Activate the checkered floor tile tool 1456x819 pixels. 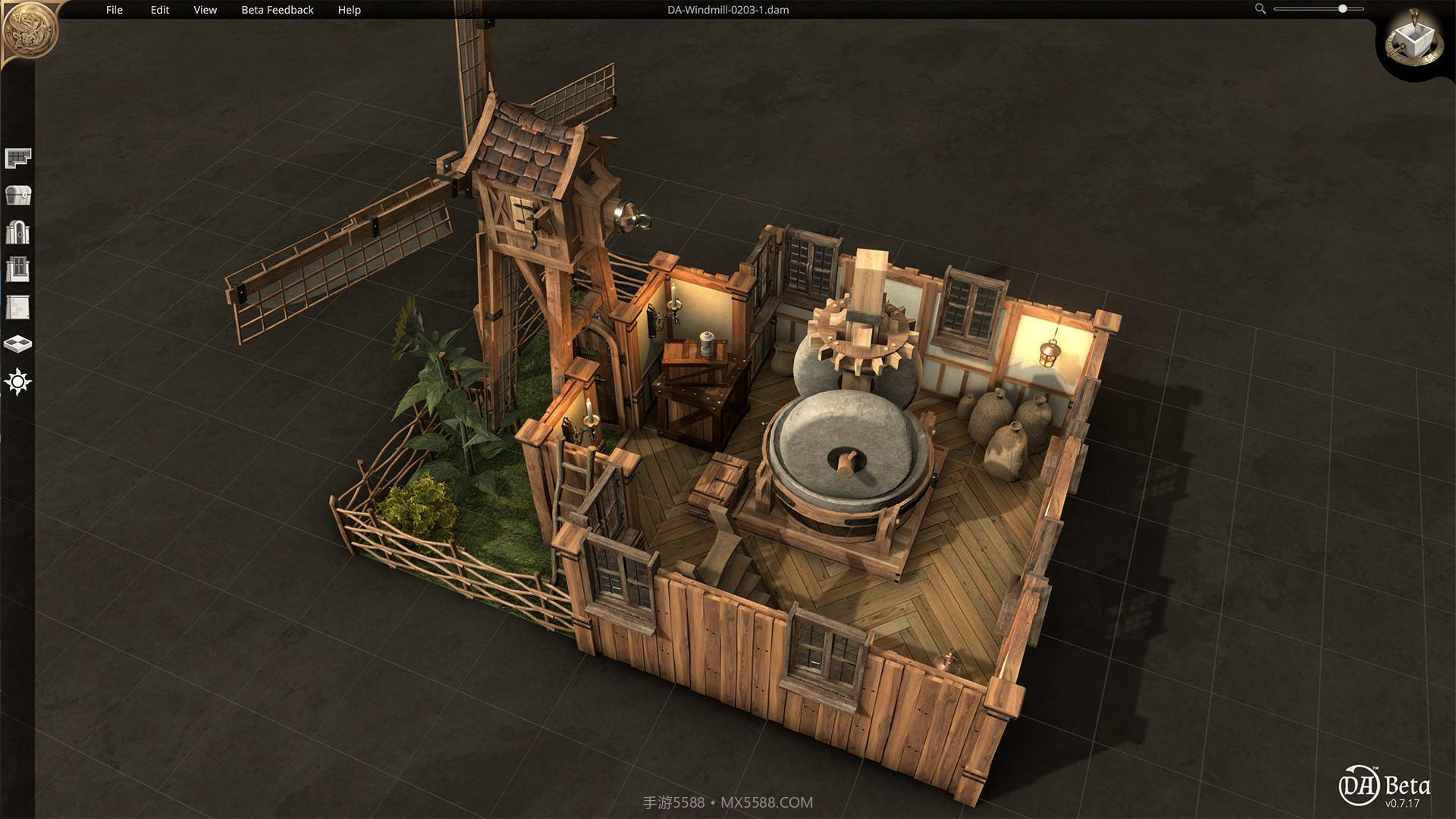point(17,344)
